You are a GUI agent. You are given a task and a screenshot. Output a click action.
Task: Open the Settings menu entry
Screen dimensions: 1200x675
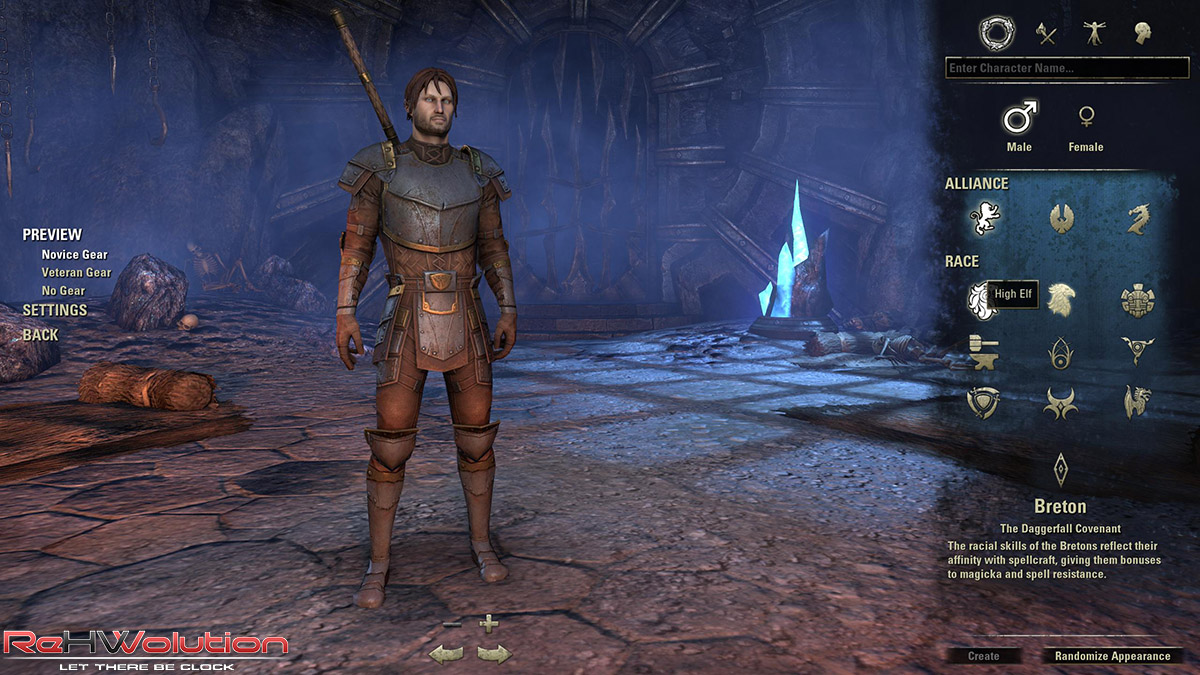tap(55, 311)
